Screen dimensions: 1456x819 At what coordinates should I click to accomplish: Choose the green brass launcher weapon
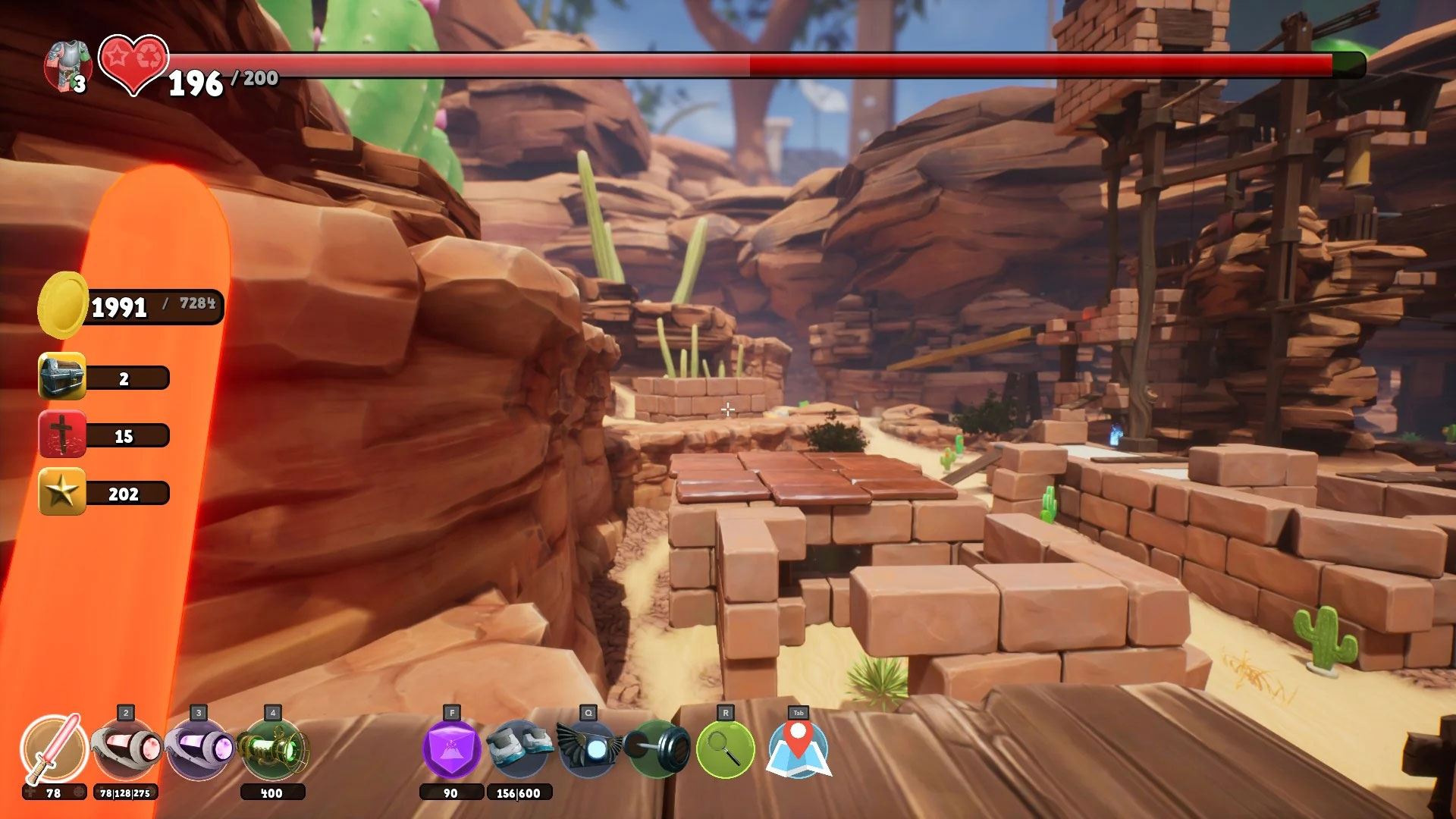pyautogui.click(x=273, y=750)
